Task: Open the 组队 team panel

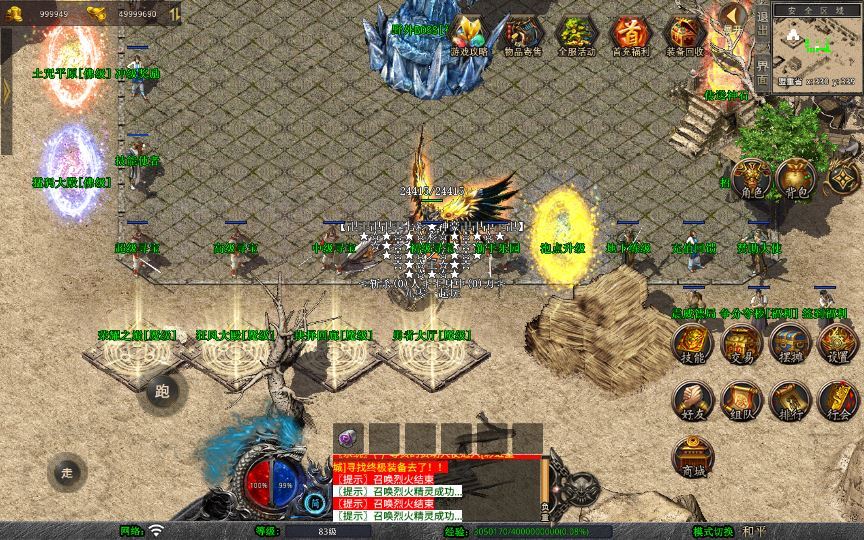Action: point(742,399)
